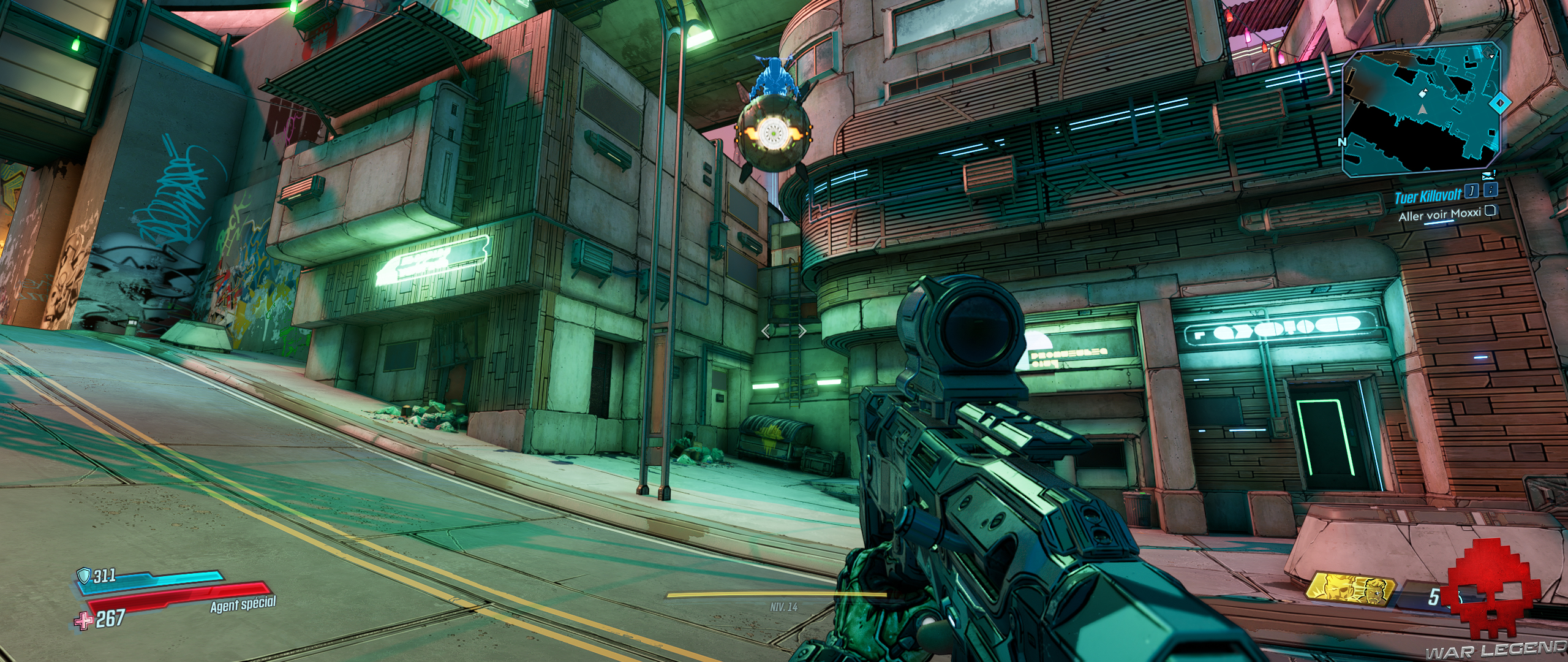This screenshot has height=662, width=1568.
Task: Toggle the first key-prompt box beside Tuer Killavolt
Action: (x=1471, y=191)
